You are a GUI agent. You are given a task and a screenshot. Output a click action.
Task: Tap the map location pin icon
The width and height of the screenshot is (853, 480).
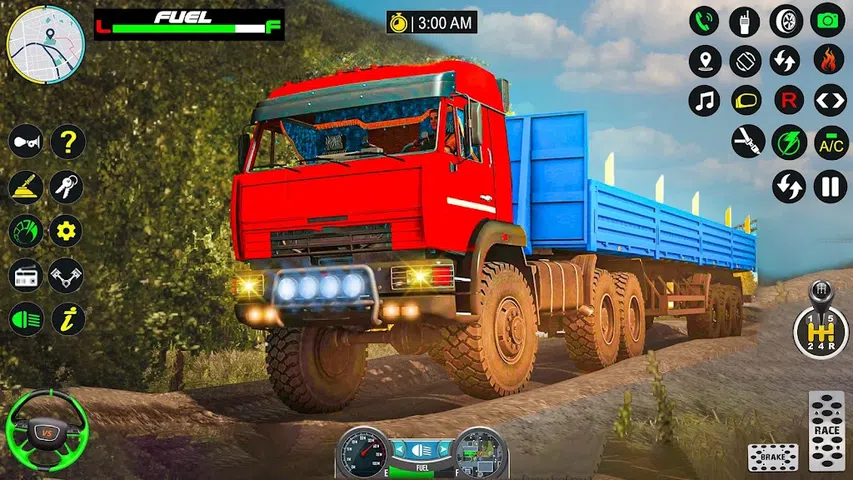click(x=705, y=61)
